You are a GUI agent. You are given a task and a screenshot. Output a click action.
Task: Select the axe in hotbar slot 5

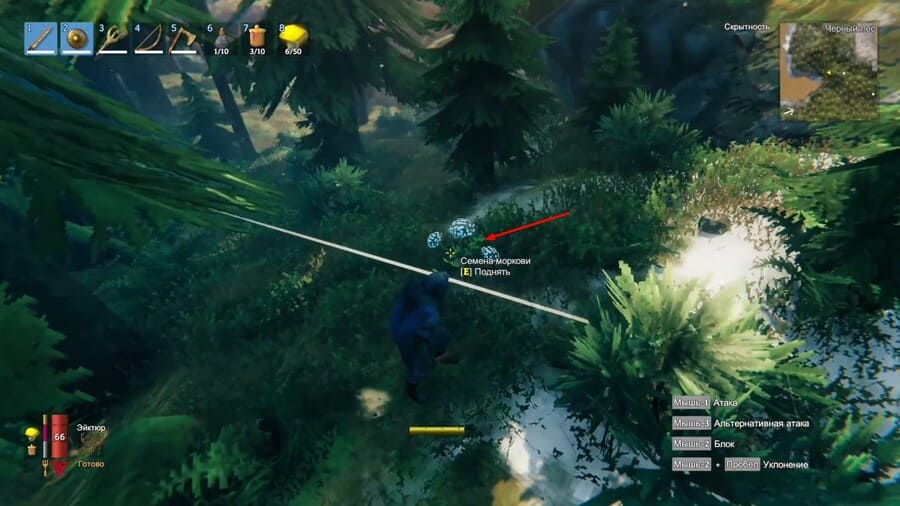[x=183, y=38]
